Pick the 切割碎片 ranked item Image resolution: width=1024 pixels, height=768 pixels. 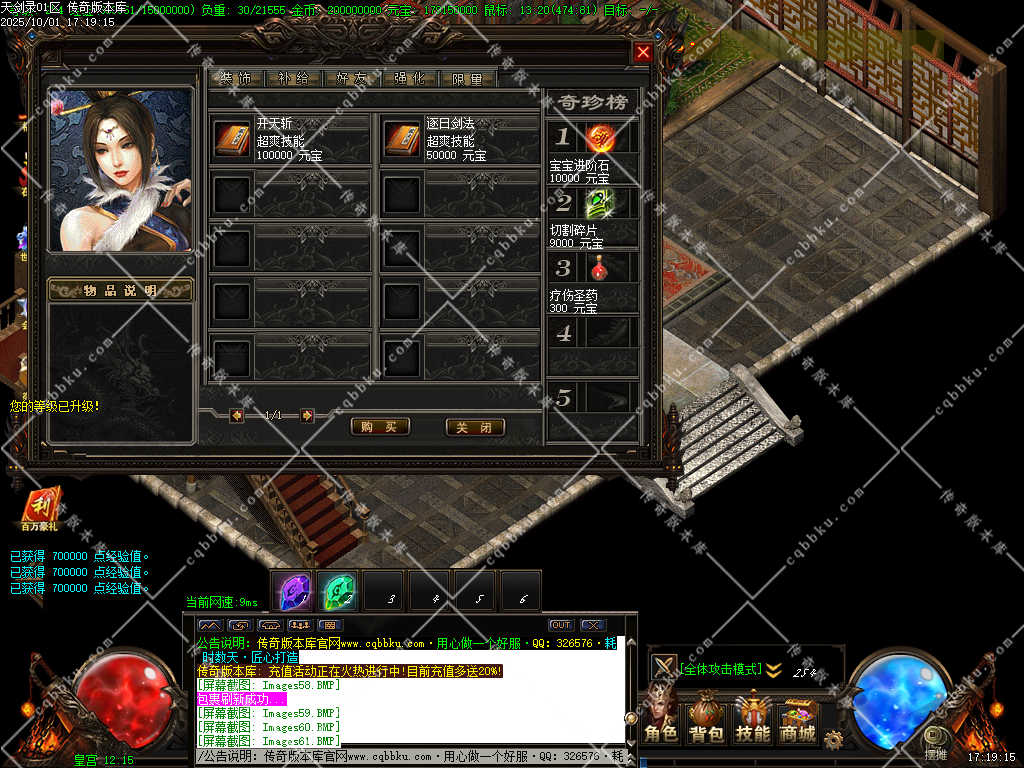(600, 203)
